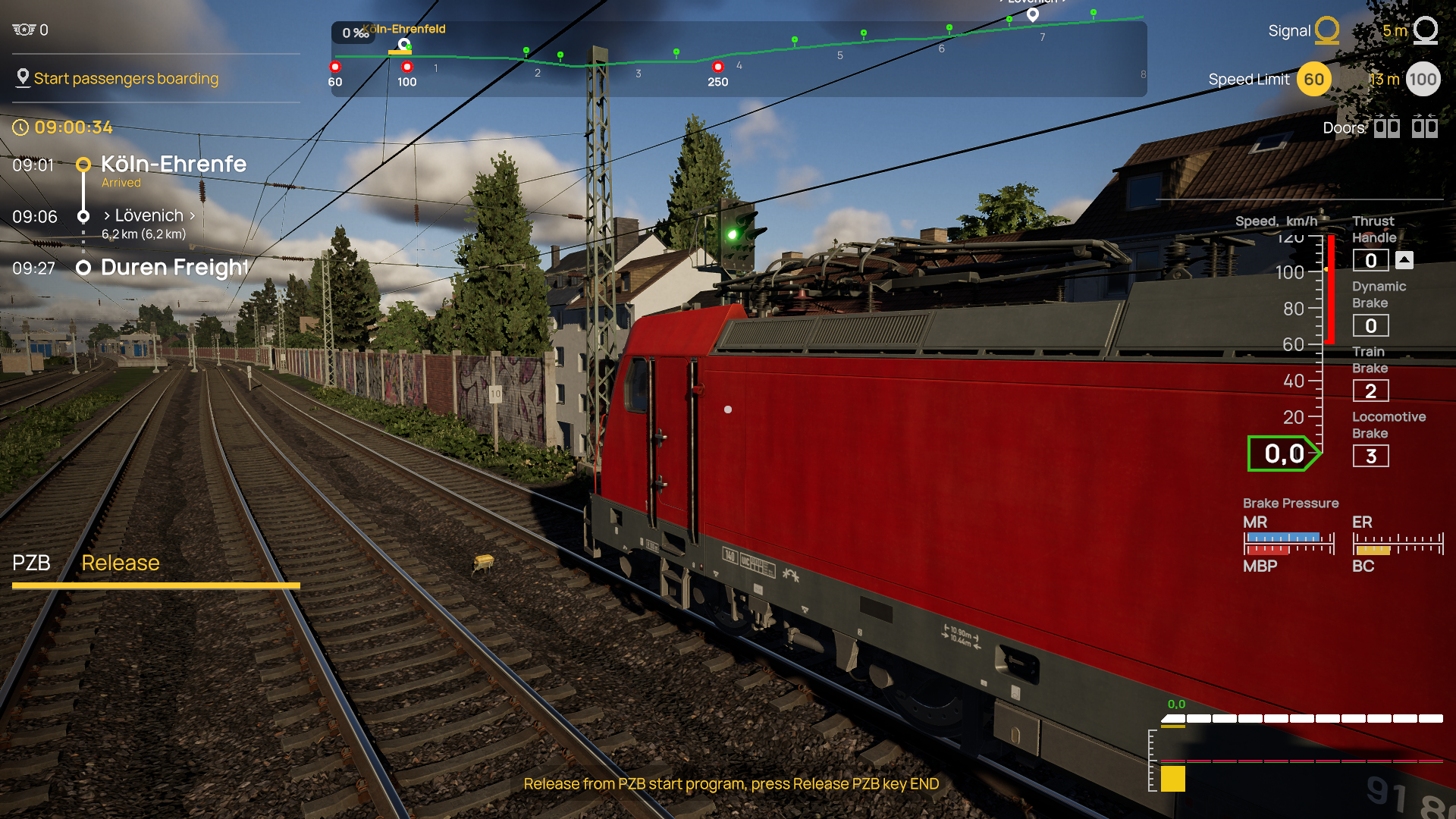1456x819 pixels.
Task: Click the yellow 60 speed limit badge
Action: 1314,79
